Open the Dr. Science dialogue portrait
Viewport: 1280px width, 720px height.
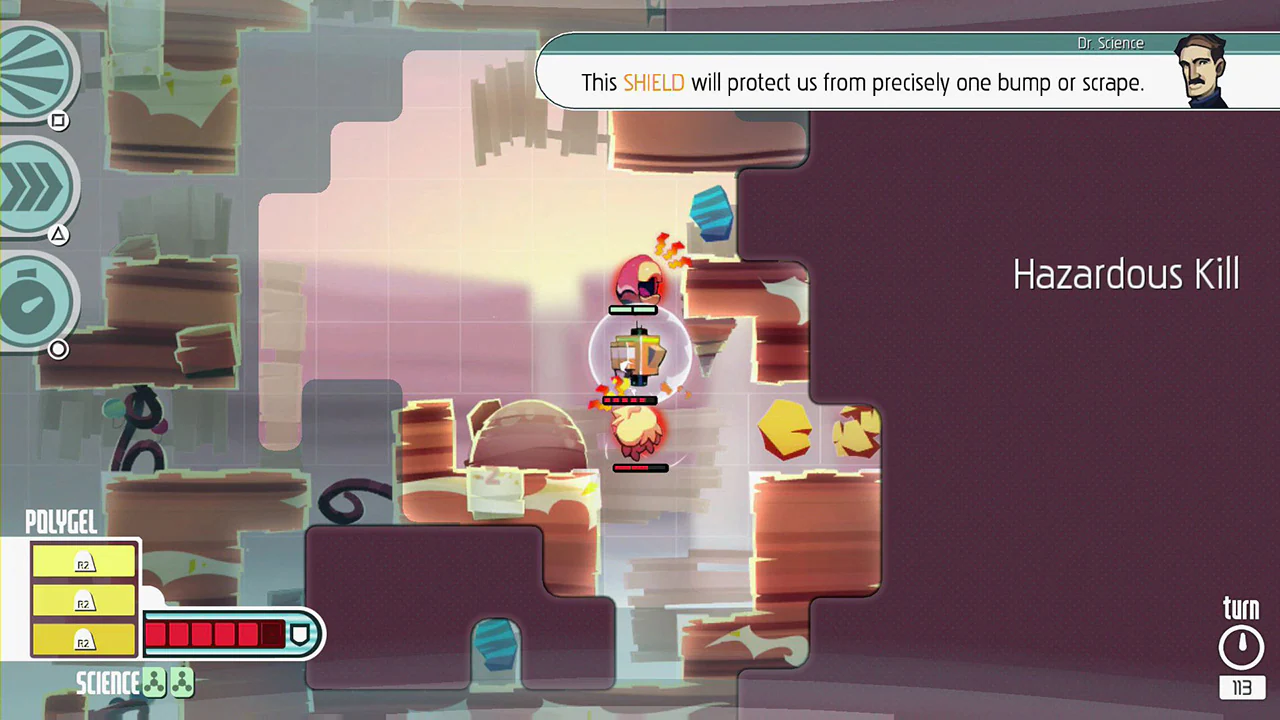pyautogui.click(x=1203, y=70)
